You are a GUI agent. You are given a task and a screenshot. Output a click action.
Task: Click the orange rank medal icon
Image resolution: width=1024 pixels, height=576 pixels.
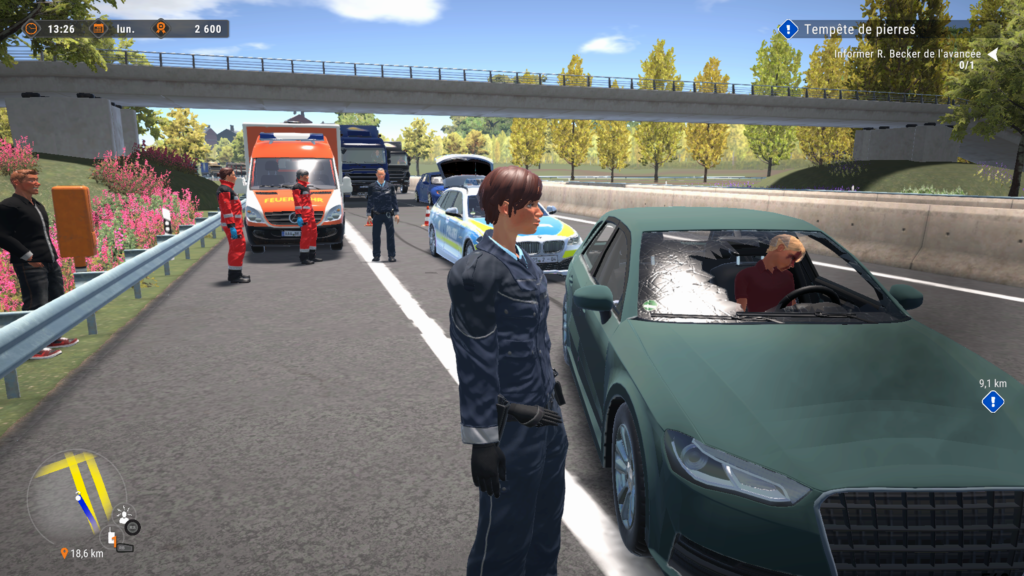click(158, 29)
